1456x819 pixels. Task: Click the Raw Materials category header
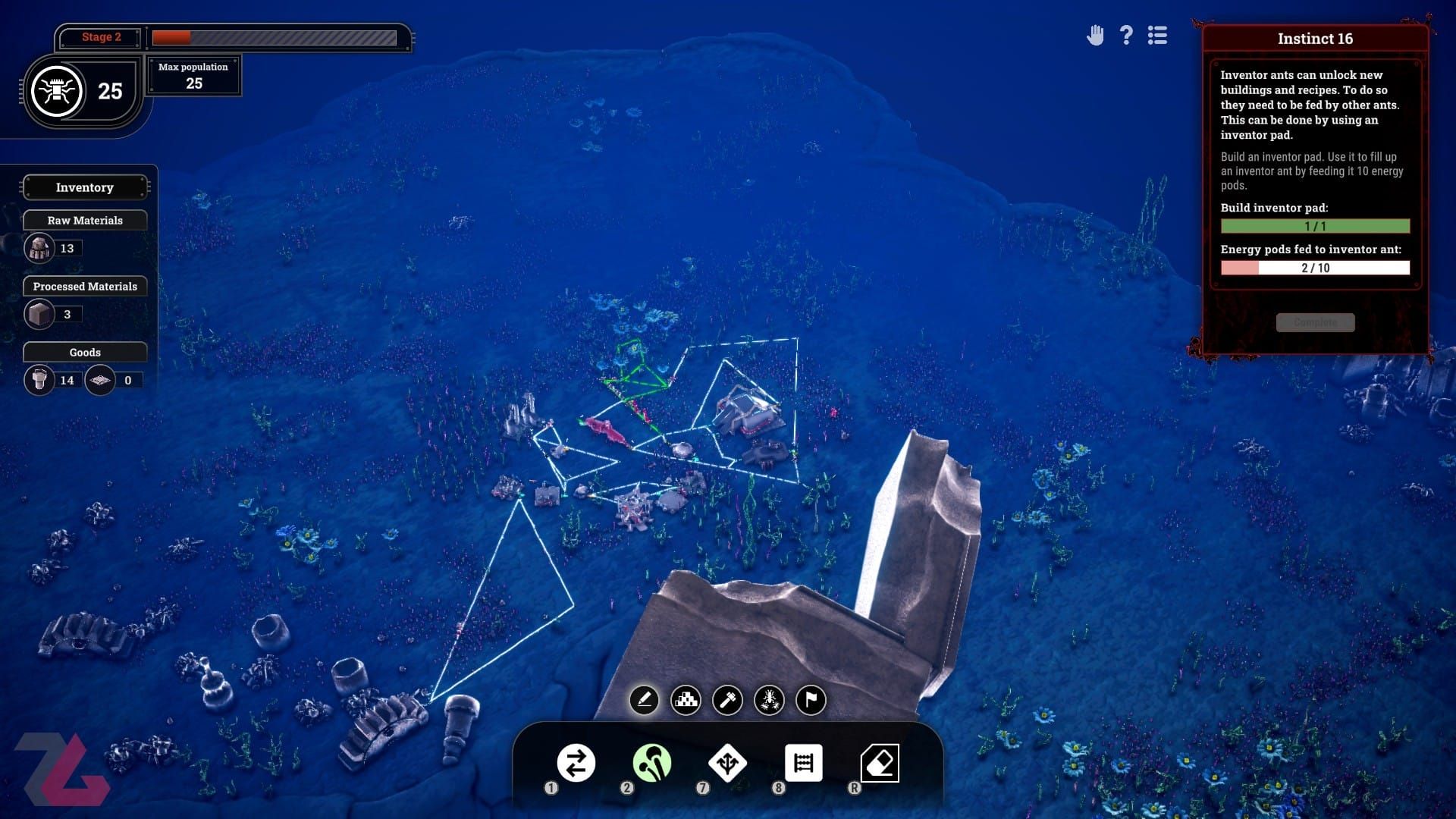[x=85, y=221]
